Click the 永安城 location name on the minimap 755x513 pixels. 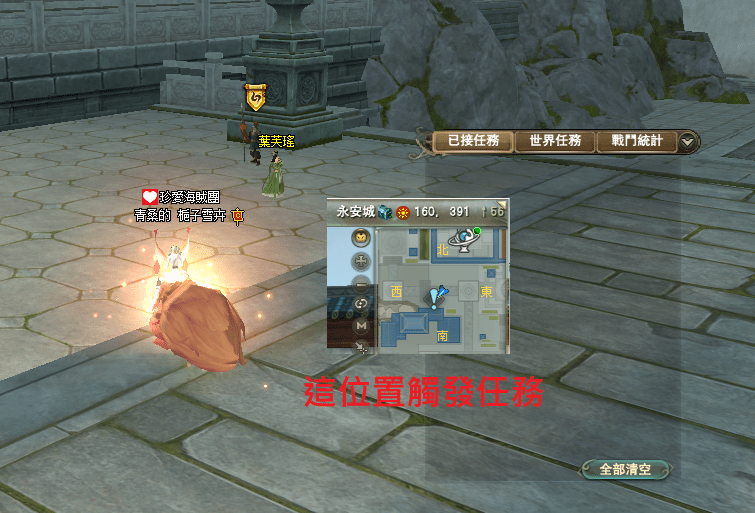point(355,212)
